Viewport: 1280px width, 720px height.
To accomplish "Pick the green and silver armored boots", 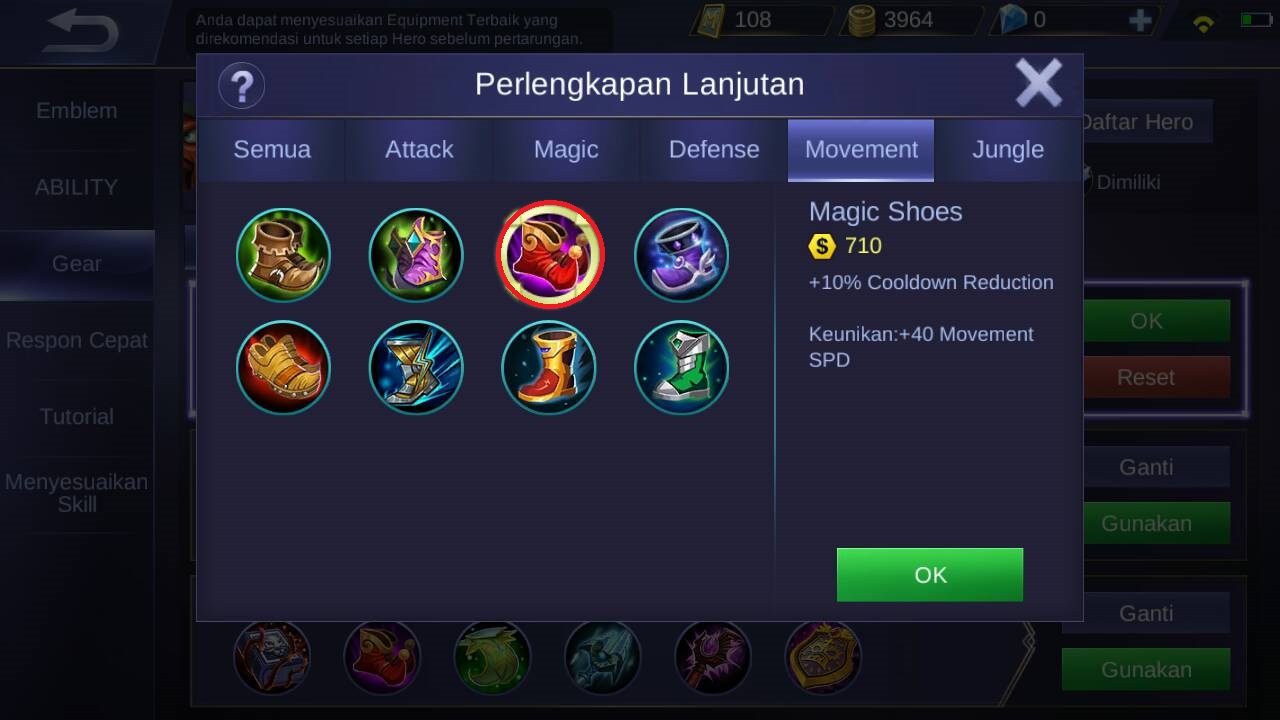I will tap(681, 367).
